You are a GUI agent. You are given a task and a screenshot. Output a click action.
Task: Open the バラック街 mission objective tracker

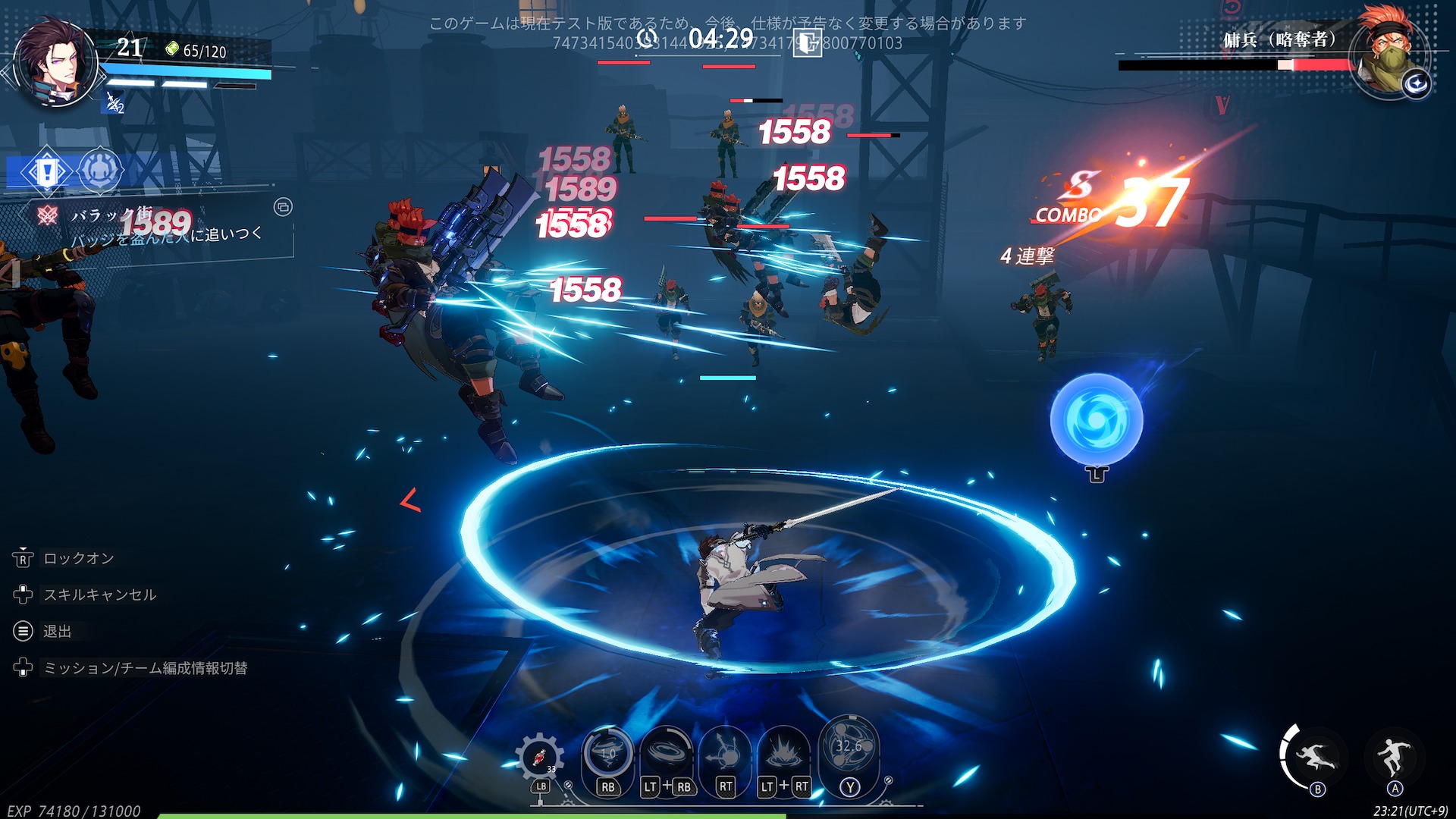pyautogui.click(x=152, y=225)
